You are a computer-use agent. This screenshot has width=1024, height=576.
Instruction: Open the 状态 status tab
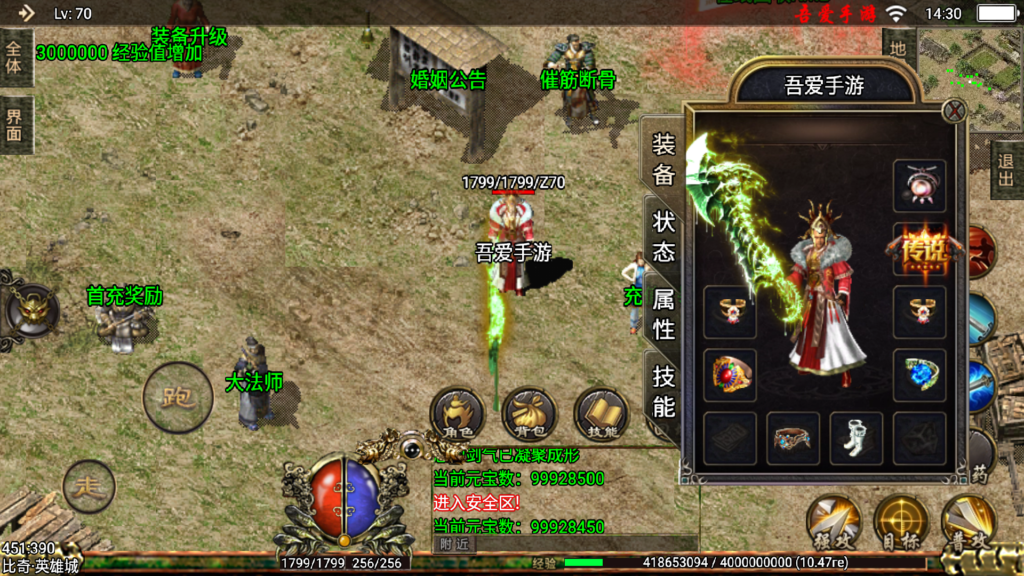(x=664, y=236)
